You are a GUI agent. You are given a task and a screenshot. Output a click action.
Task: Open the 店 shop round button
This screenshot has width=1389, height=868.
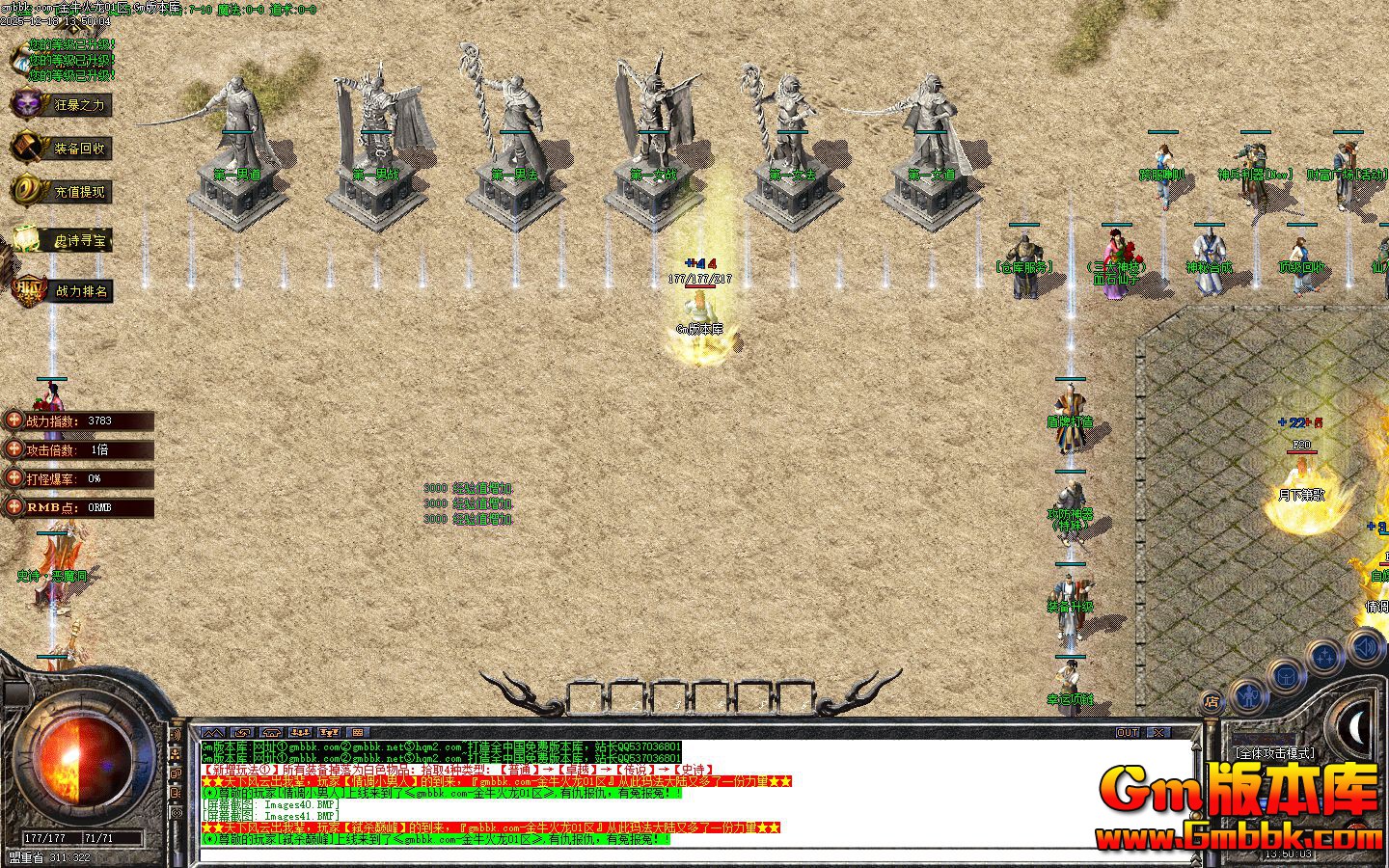(1212, 701)
